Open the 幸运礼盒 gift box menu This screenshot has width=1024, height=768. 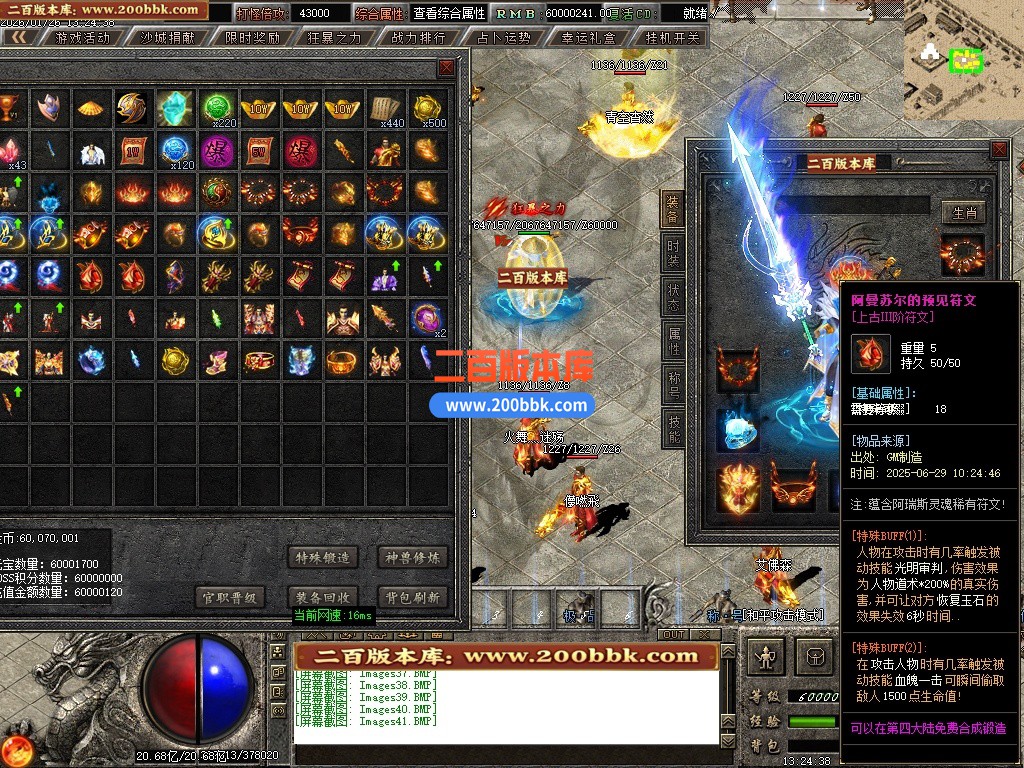[x=589, y=38]
